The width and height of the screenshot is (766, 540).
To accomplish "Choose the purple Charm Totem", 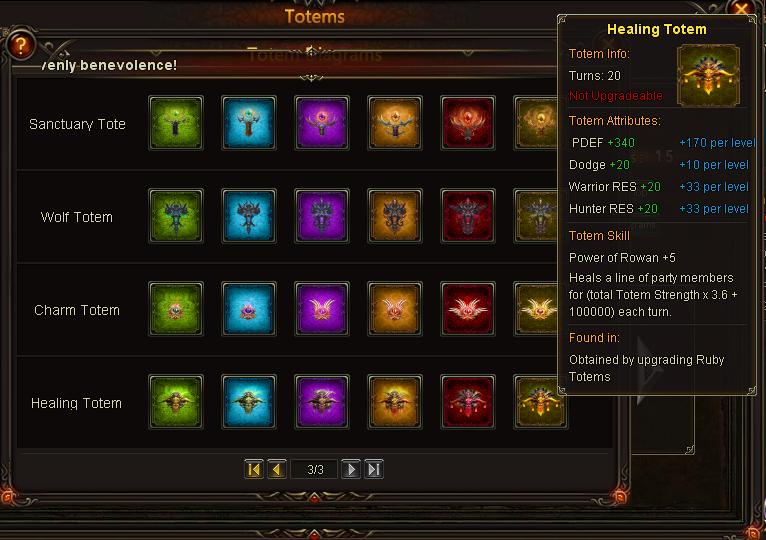I will coord(322,310).
